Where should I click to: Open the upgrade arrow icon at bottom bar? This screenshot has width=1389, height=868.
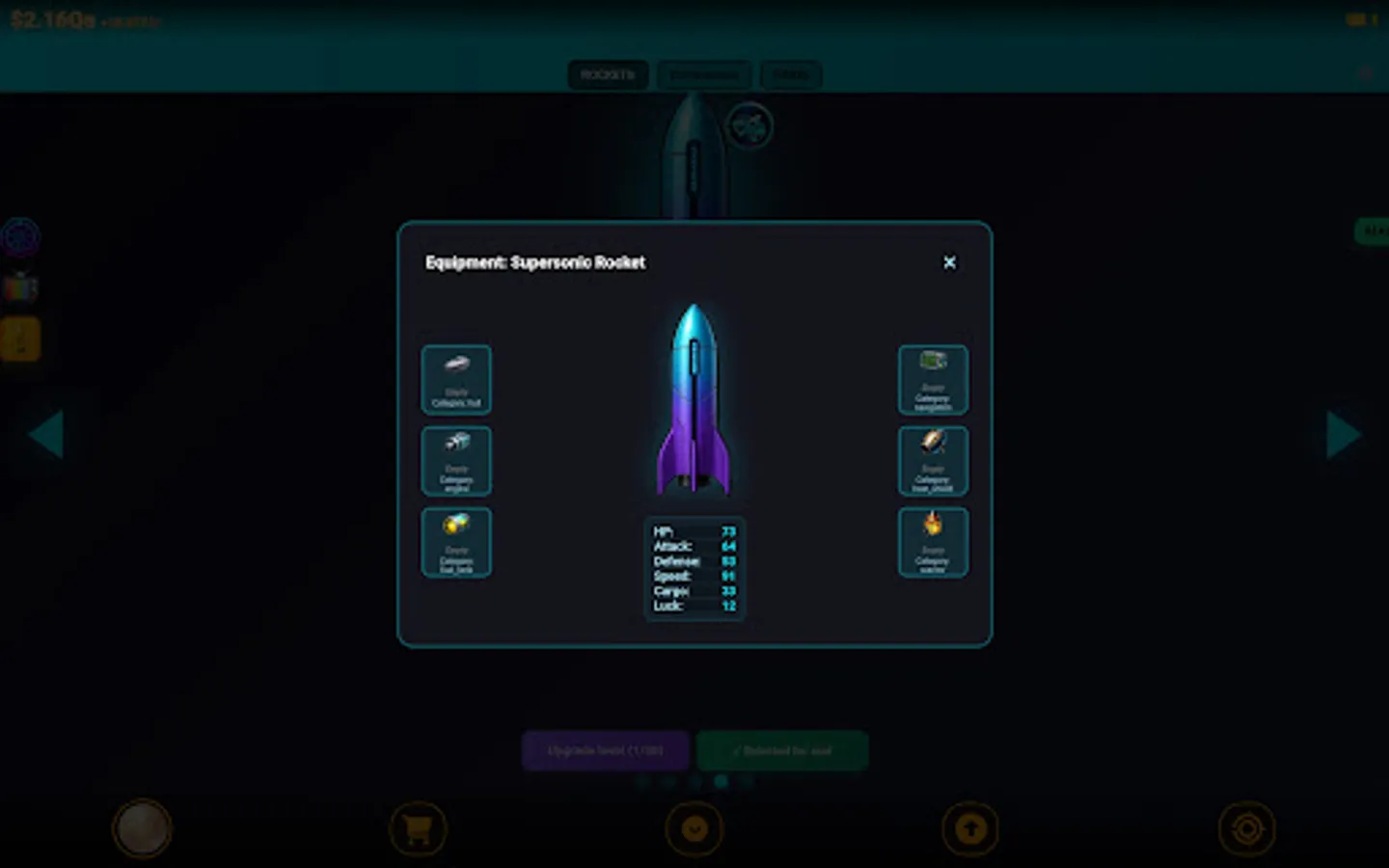971,827
